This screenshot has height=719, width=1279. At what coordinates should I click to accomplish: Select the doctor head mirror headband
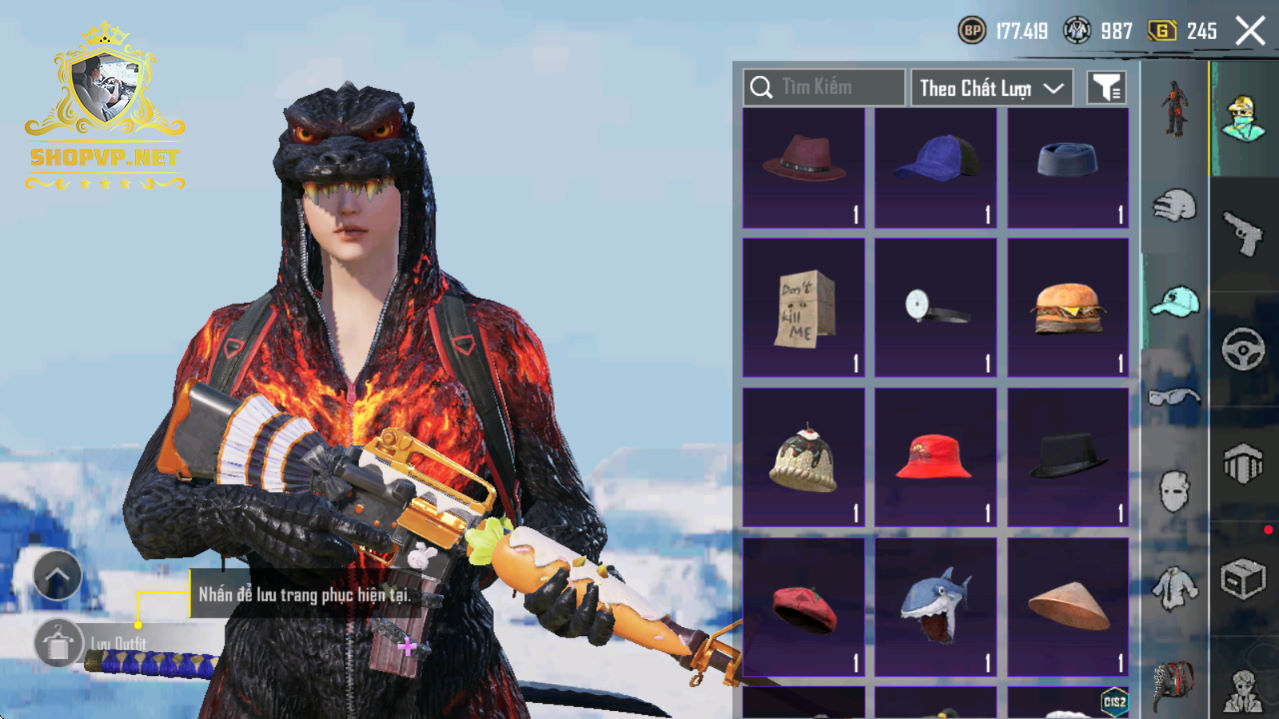tap(936, 307)
